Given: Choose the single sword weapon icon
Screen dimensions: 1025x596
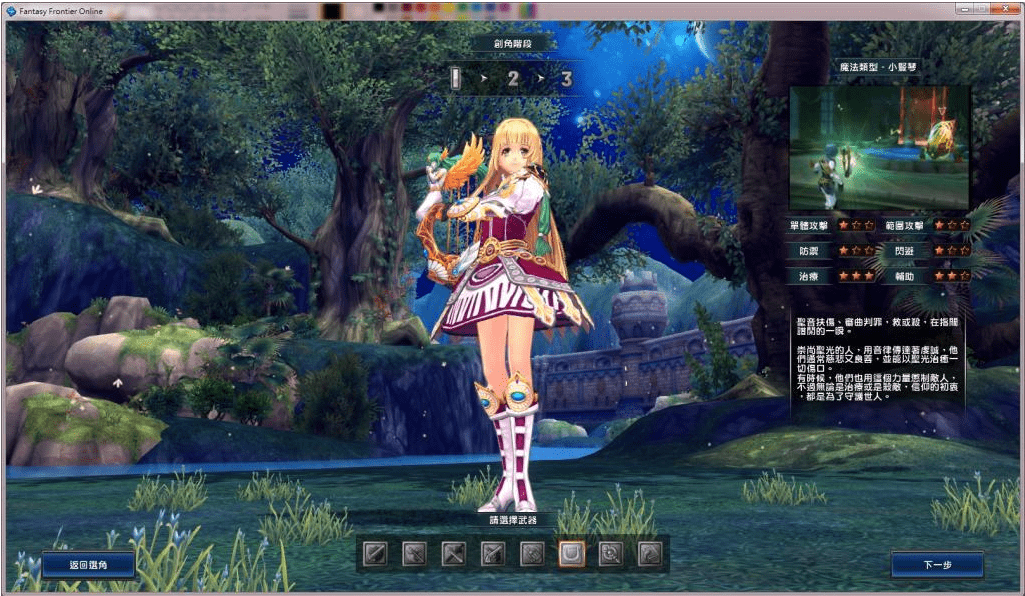Looking at the screenshot, I should pyautogui.click(x=376, y=553).
